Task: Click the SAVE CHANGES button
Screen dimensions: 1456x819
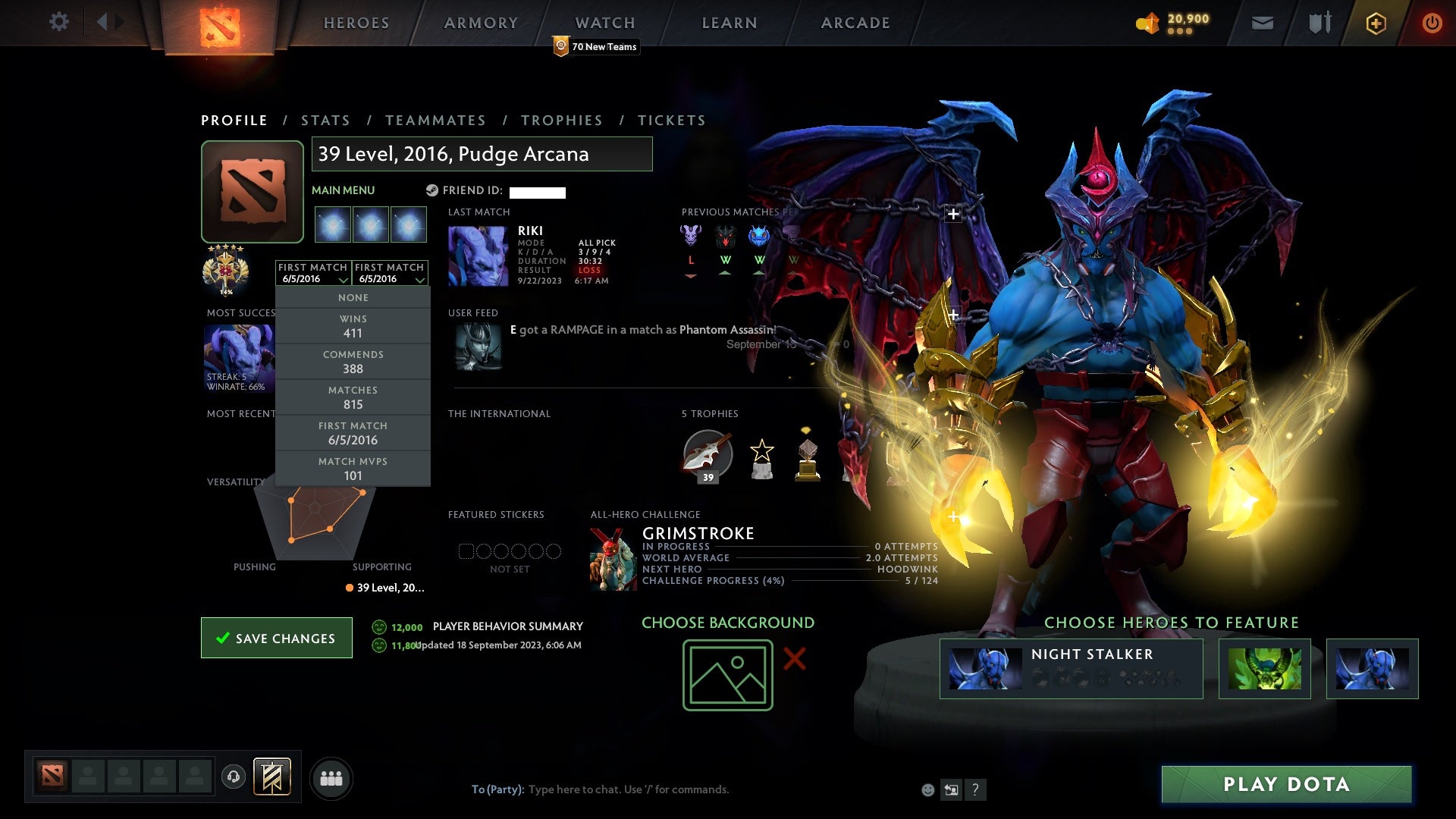Action: pyautogui.click(x=276, y=638)
